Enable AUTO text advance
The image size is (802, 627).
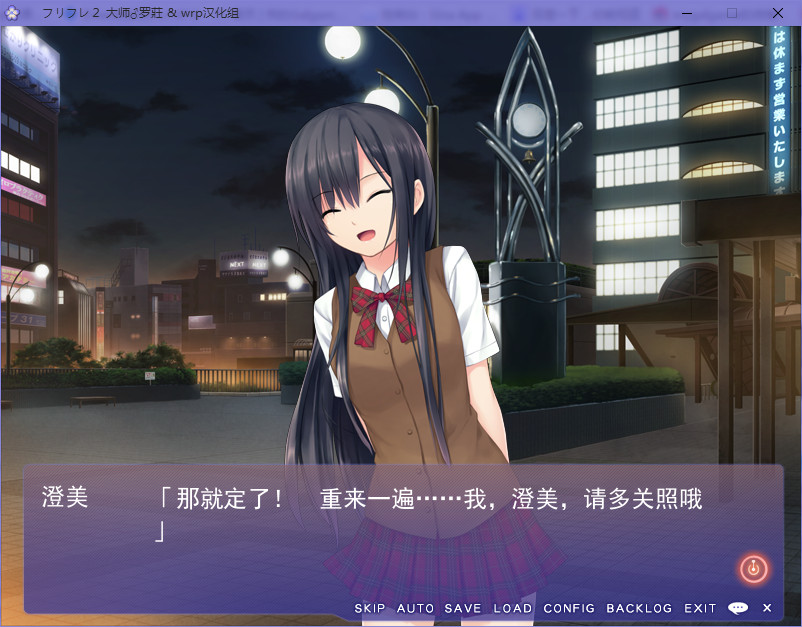pyautogui.click(x=415, y=608)
